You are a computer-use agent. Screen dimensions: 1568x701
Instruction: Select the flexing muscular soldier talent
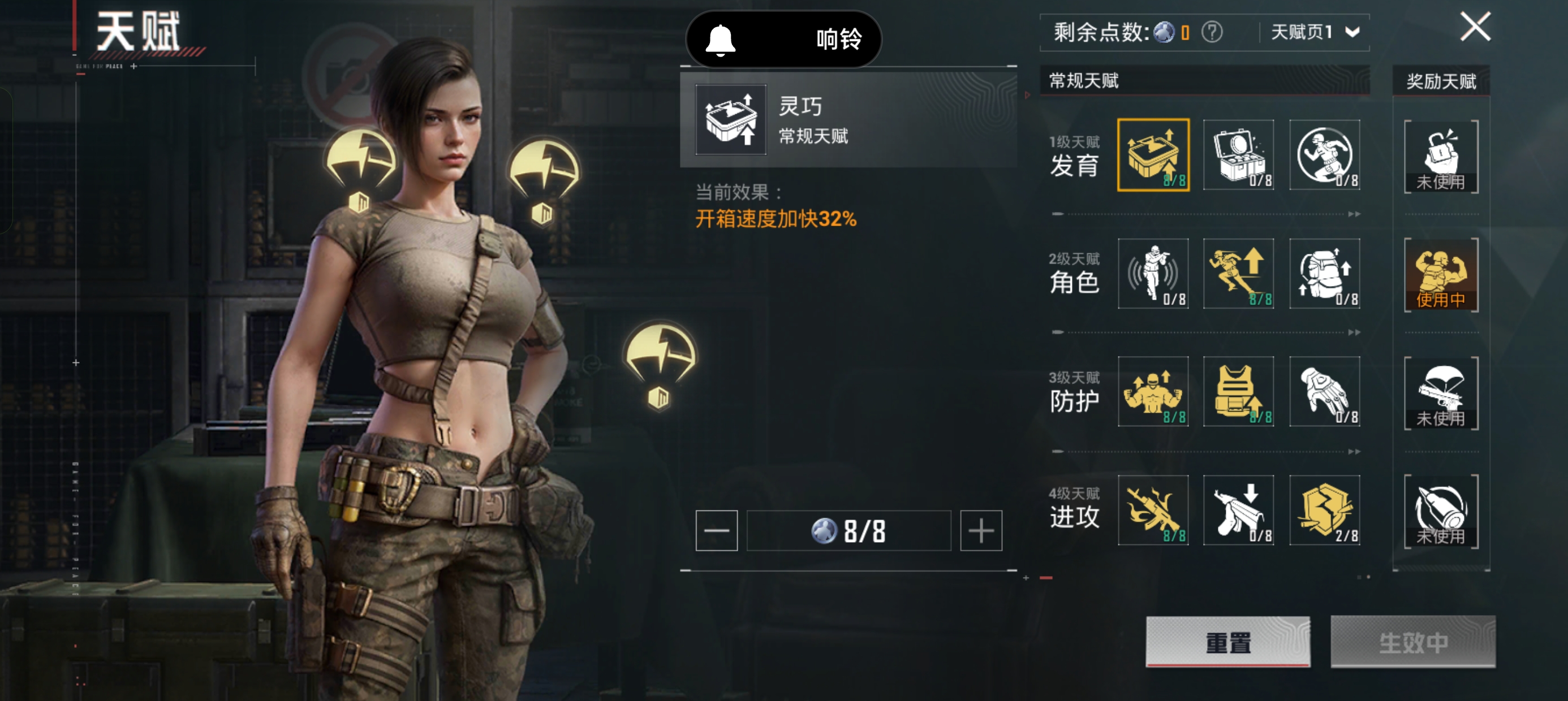coord(1153,392)
